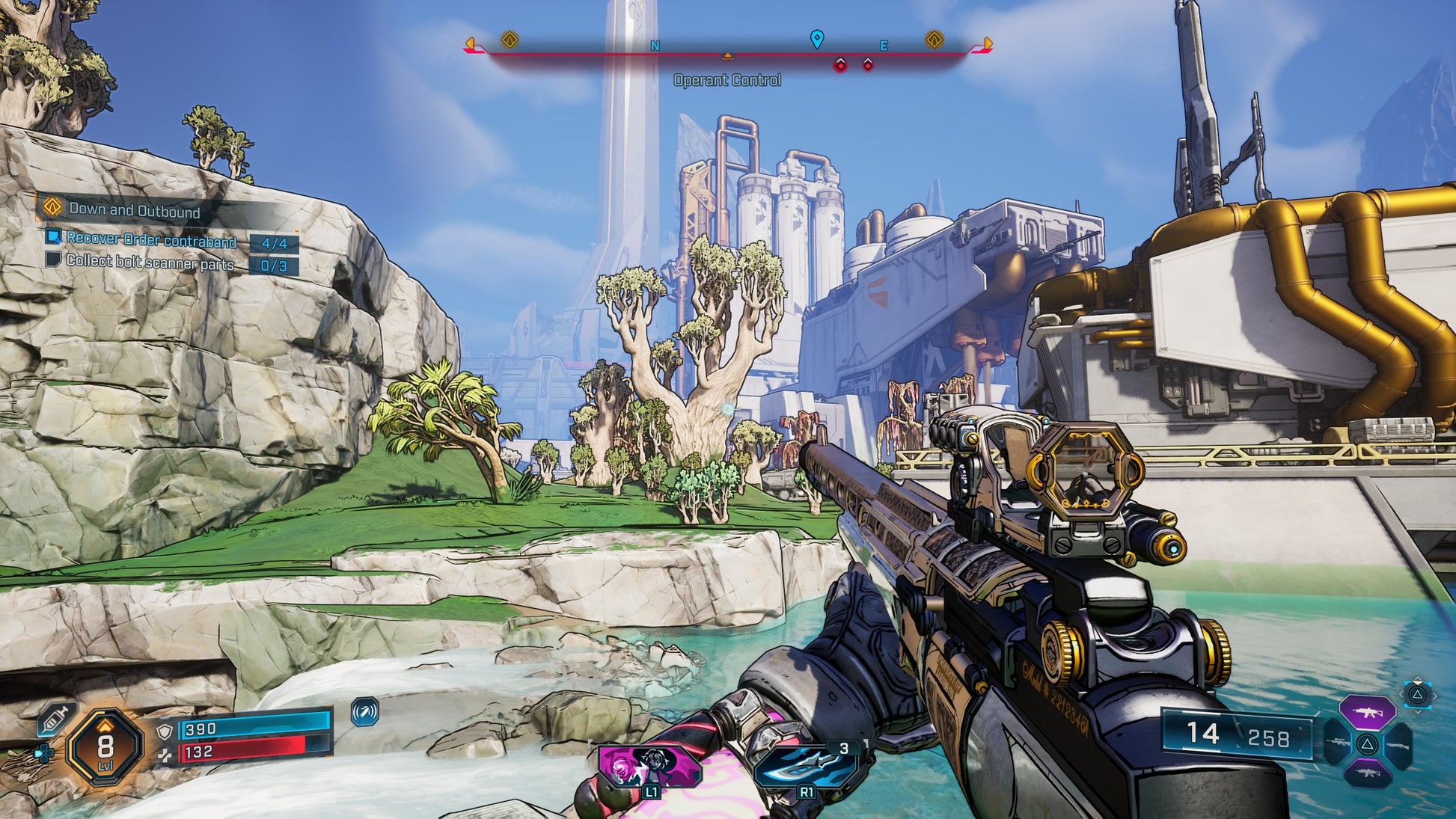1456x819 pixels.
Task: Click the health cross icon beside the red bar
Action: coord(165,755)
